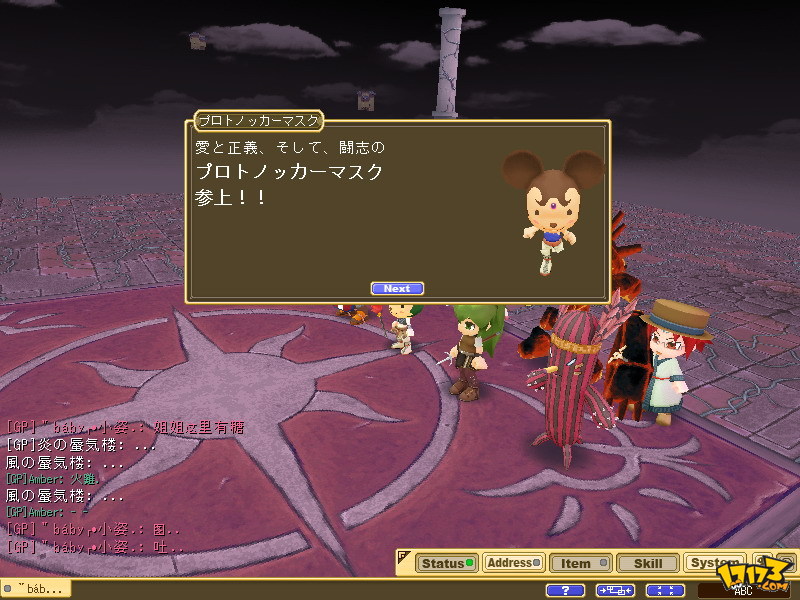Viewport: 800px width, 600px height.
Task: Open the Address book
Action: (513, 563)
